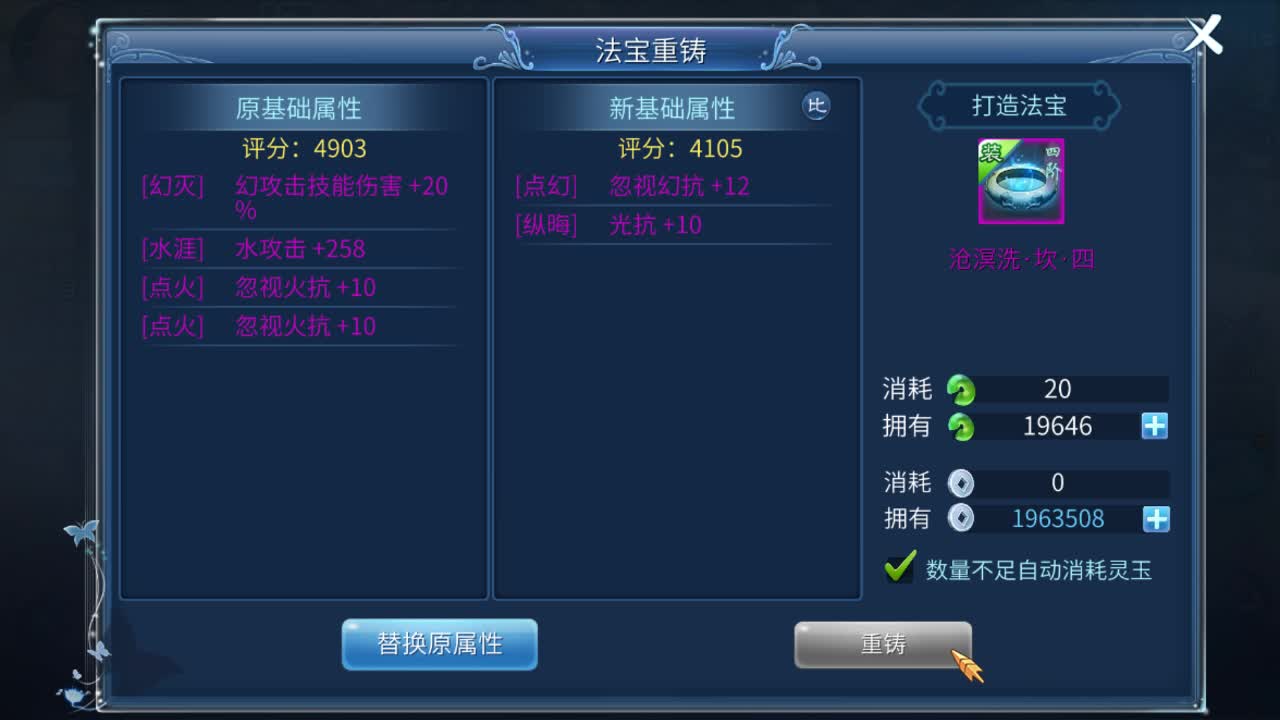Click the green currency icon beside 拥有 19646
Viewport: 1280px width, 720px height.
tap(962, 426)
